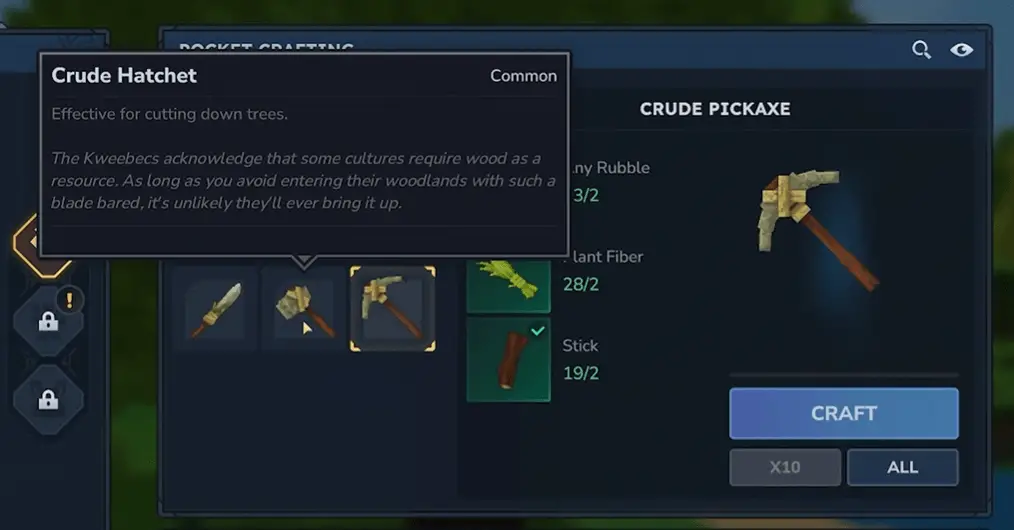Toggle the eye visibility icon
The image size is (1014, 530).
962,50
